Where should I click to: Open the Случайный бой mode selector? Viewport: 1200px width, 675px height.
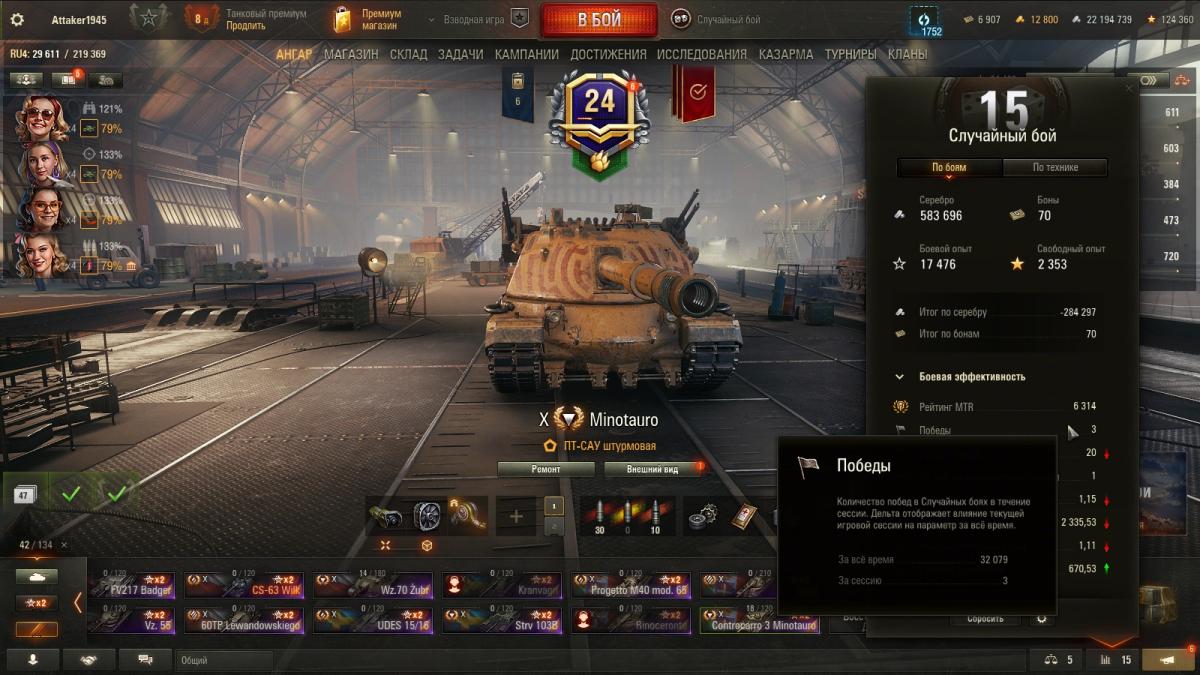715,19
